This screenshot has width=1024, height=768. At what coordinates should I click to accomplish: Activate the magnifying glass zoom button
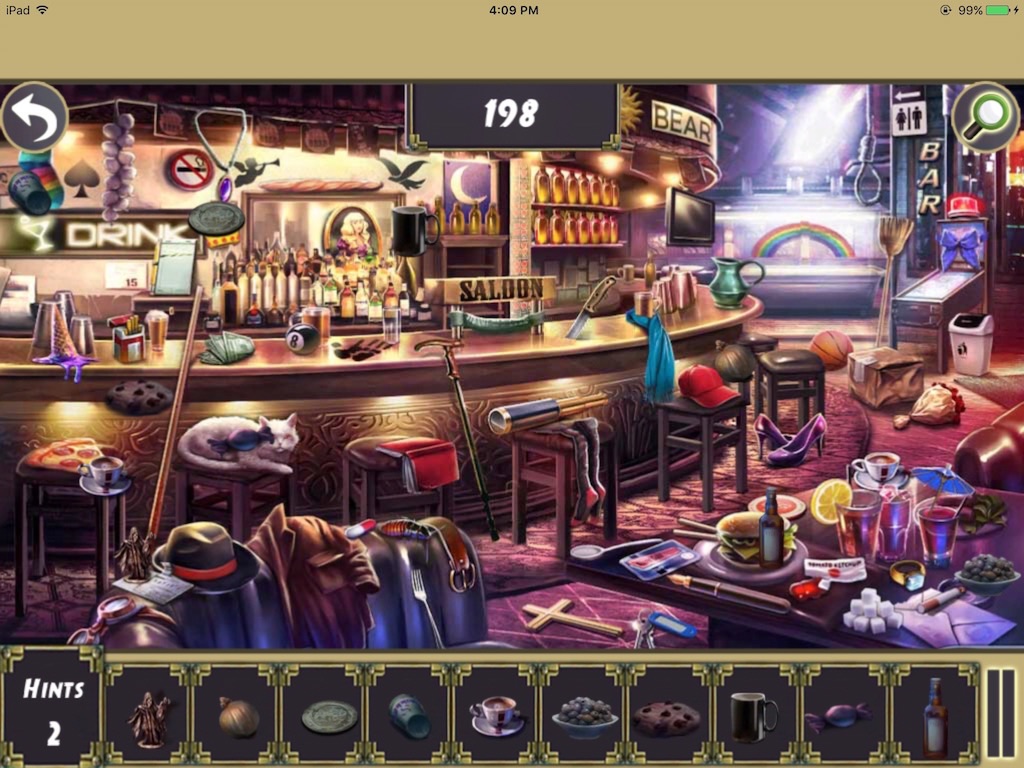pyautogui.click(x=984, y=119)
